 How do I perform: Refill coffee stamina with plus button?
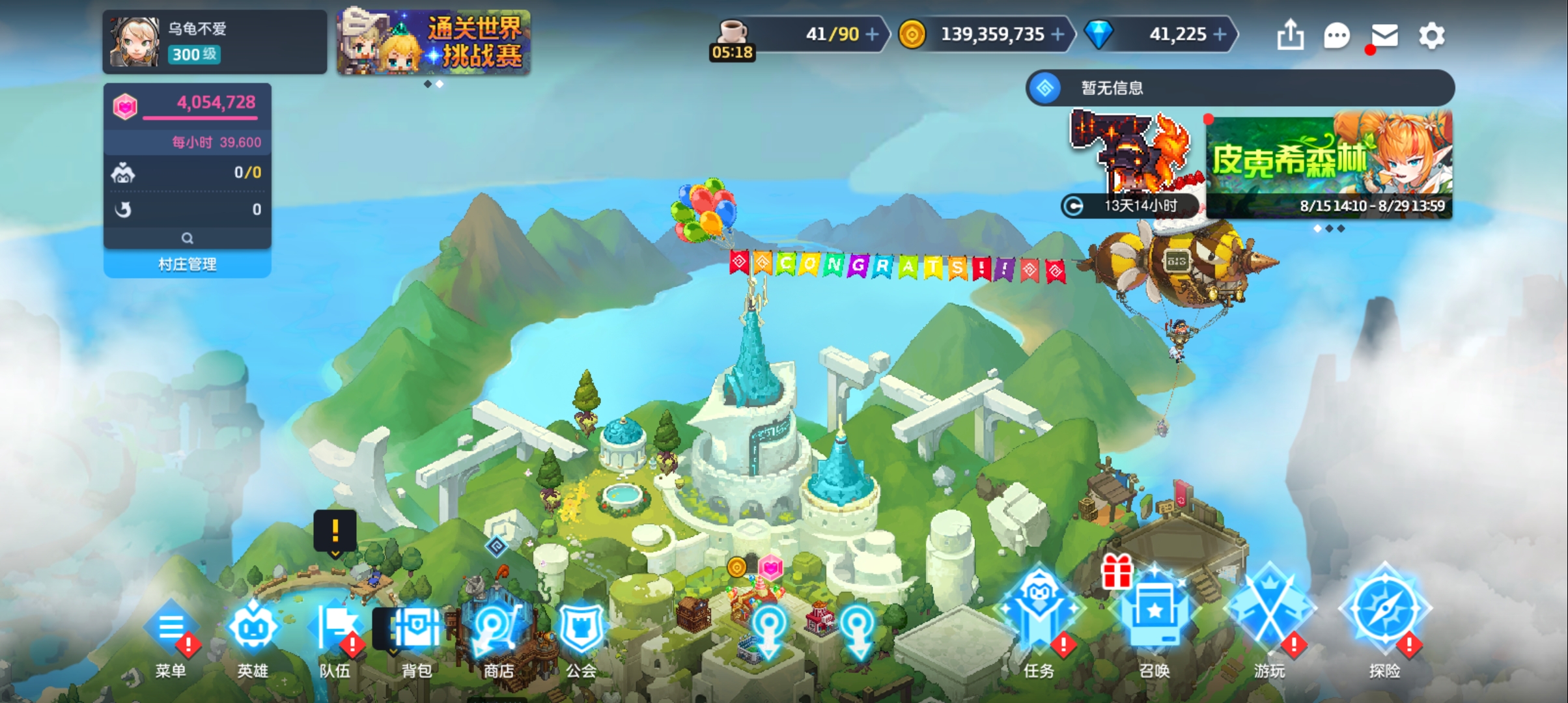[x=872, y=34]
